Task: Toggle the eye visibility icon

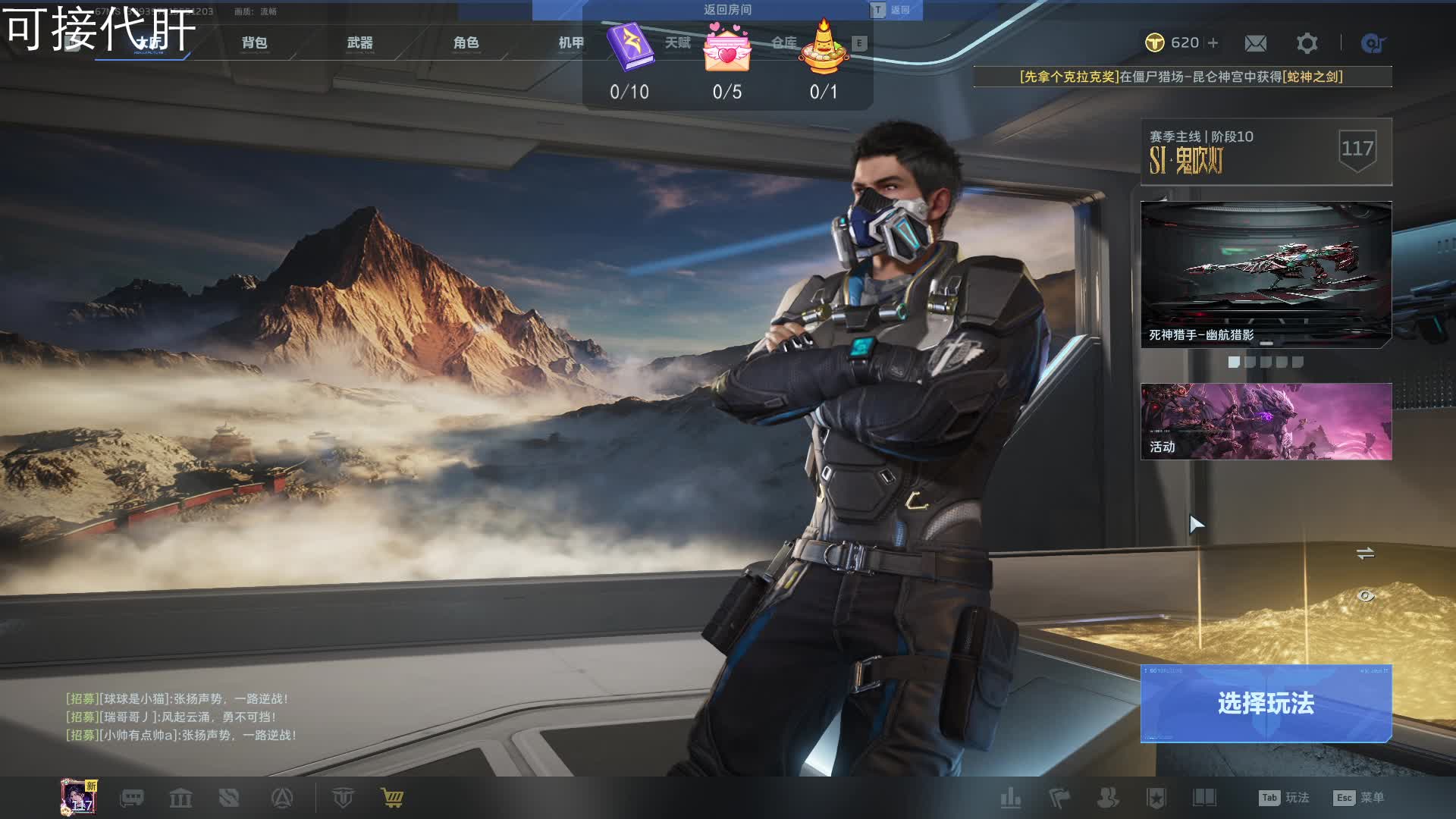Action: (x=1365, y=596)
